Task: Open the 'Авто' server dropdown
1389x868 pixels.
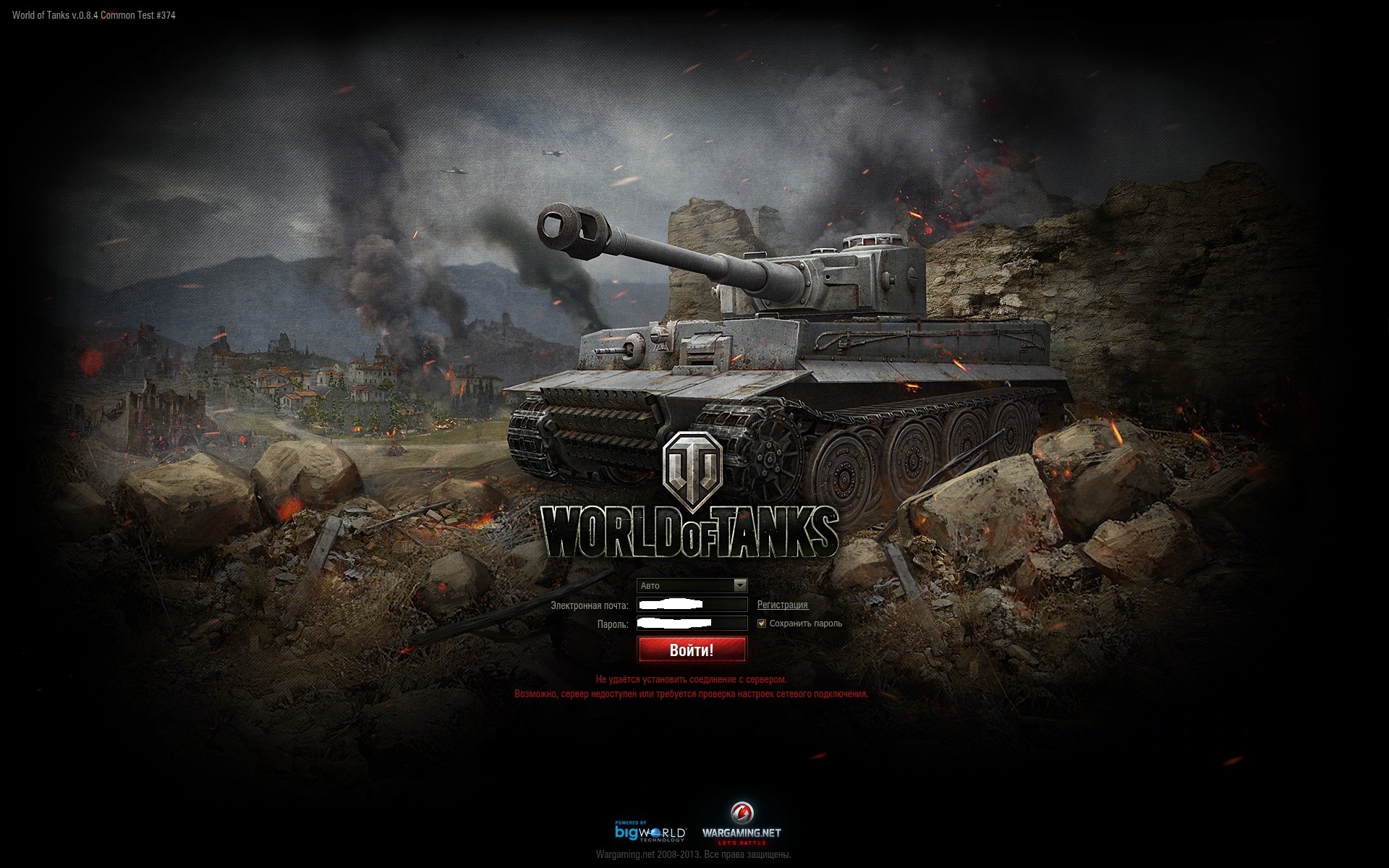Action: coord(692,585)
